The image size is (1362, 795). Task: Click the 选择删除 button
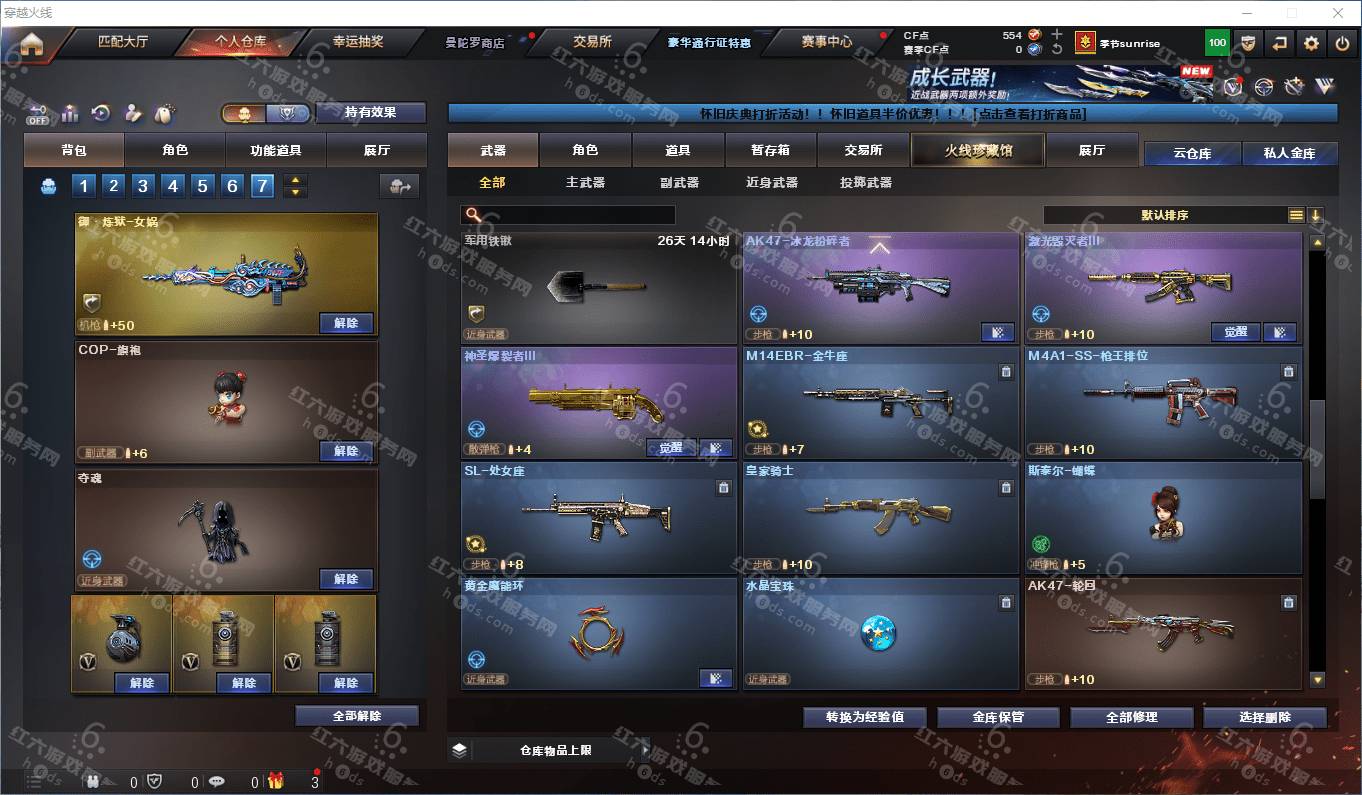[1264, 717]
